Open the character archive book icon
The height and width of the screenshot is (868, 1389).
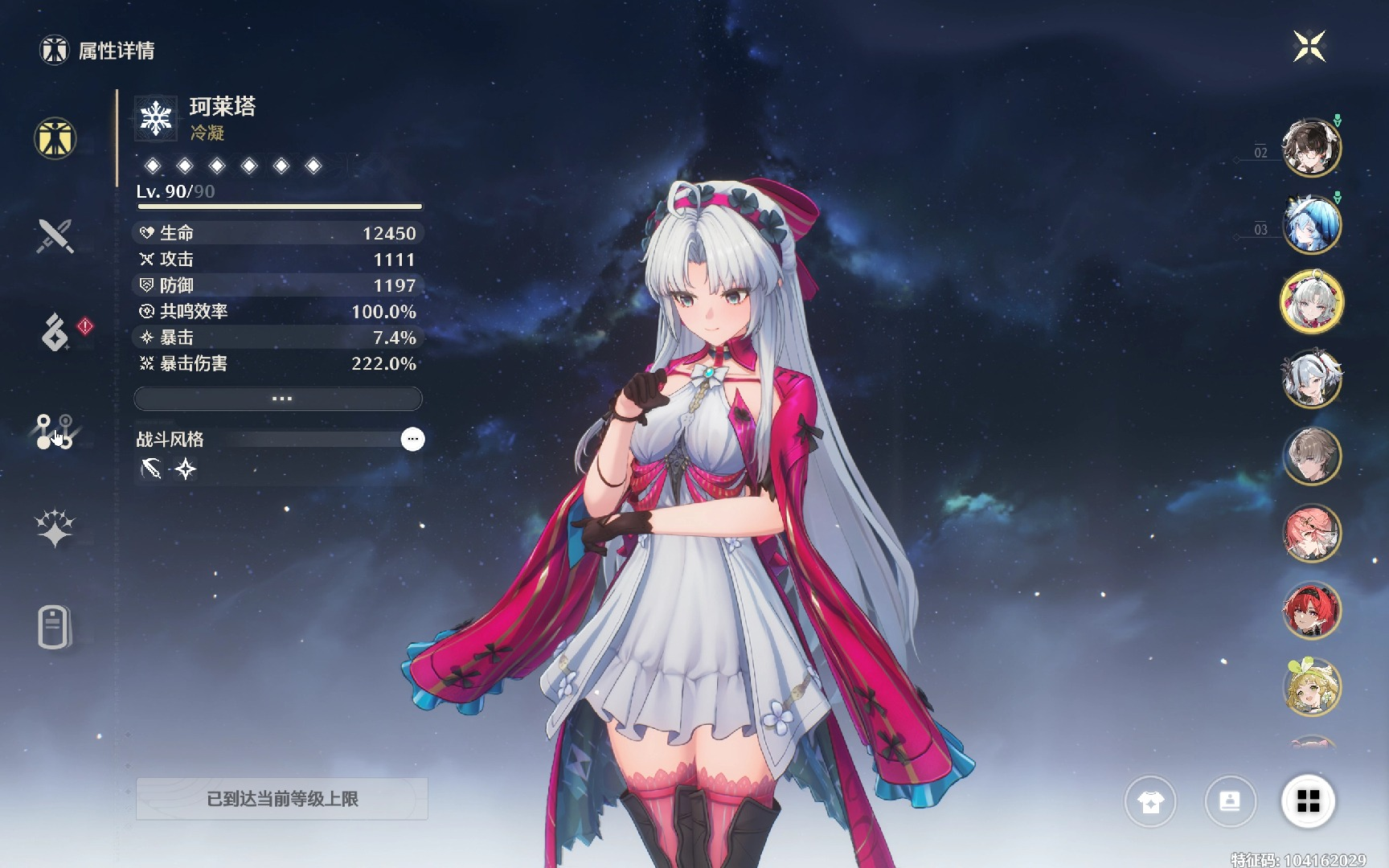click(1231, 801)
